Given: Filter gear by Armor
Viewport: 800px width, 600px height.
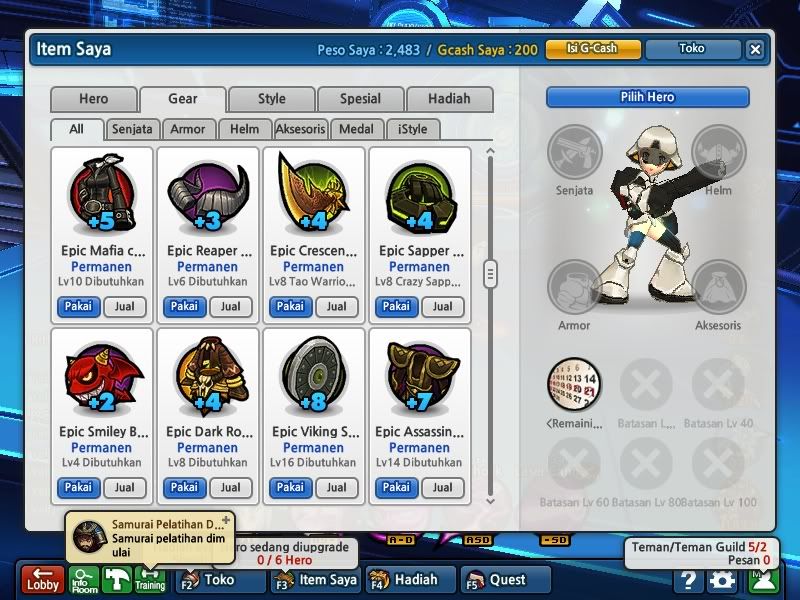Looking at the screenshot, I should point(188,129).
